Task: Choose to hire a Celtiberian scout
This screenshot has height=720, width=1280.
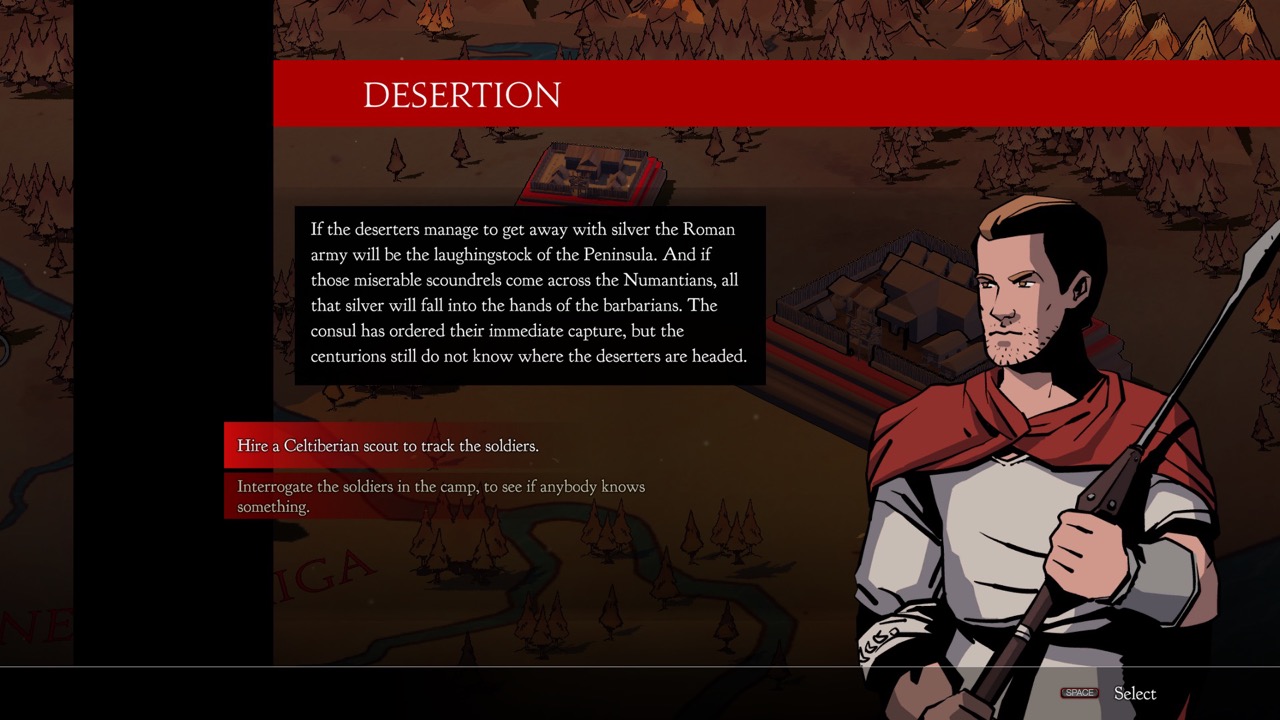Action: tap(388, 446)
